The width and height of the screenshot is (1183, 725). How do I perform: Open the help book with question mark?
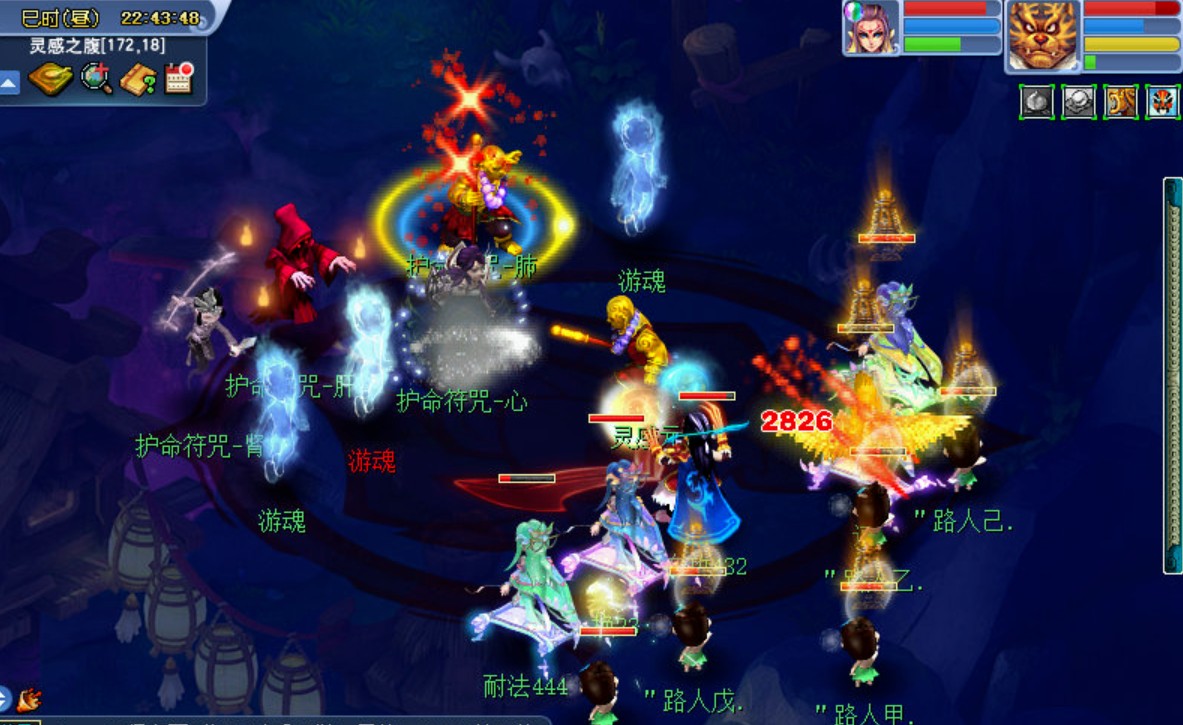point(138,79)
